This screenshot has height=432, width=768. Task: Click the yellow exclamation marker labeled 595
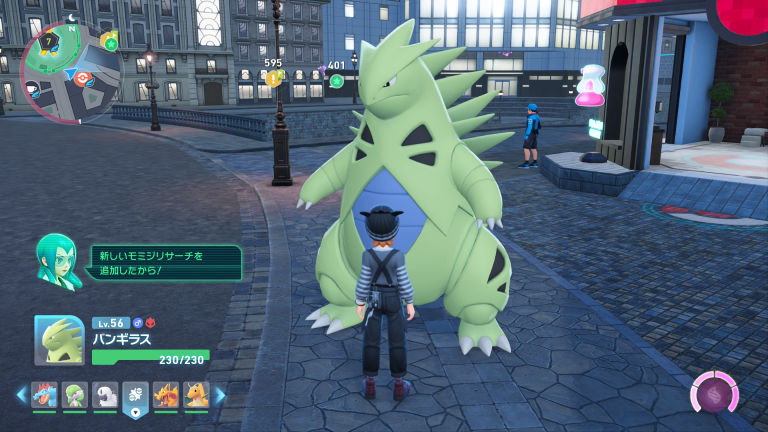(x=272, y=78)
